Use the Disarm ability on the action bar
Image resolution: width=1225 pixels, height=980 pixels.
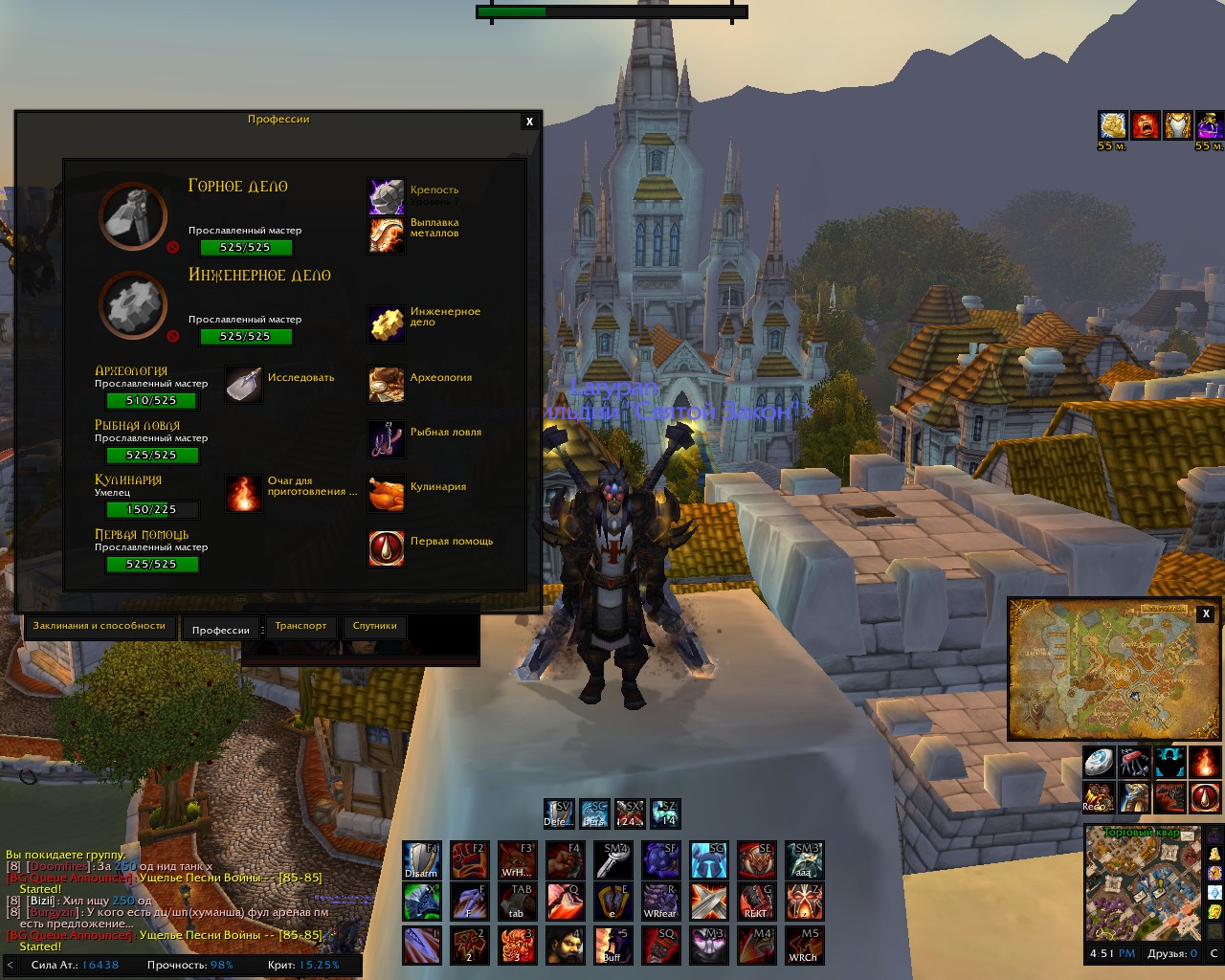[421, 860]
